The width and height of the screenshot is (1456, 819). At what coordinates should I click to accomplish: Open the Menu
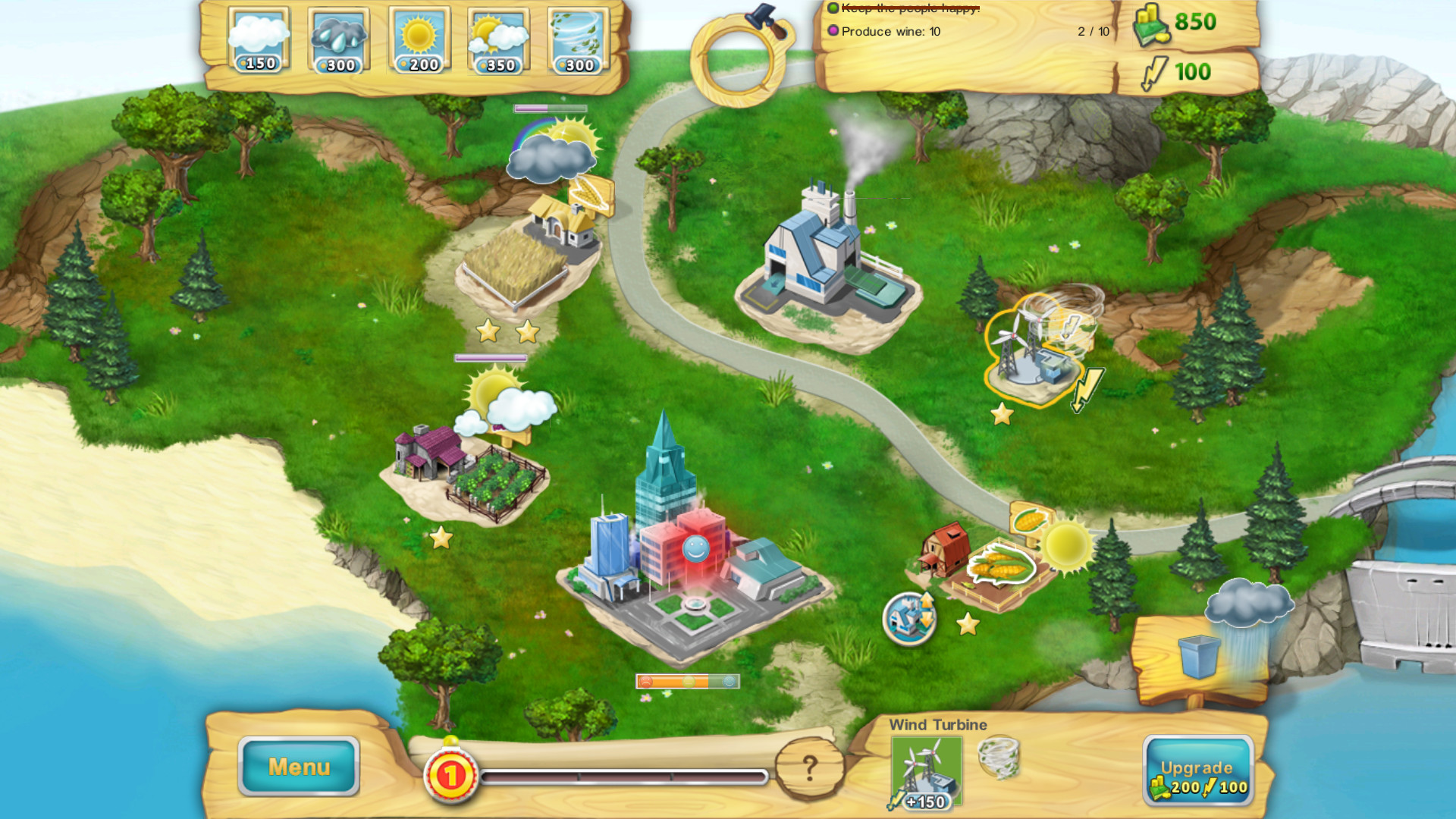pyautogui.click(x=298, y=767)
